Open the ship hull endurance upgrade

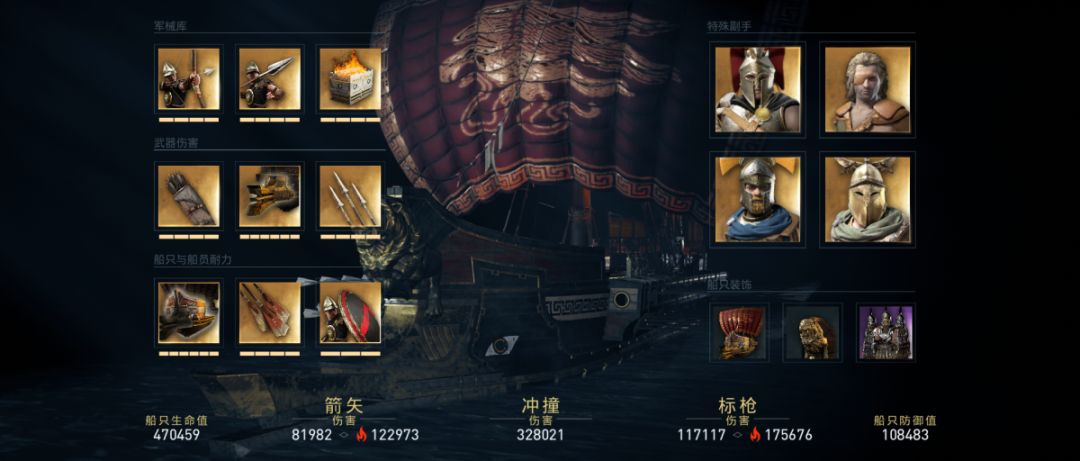point(188,312)
